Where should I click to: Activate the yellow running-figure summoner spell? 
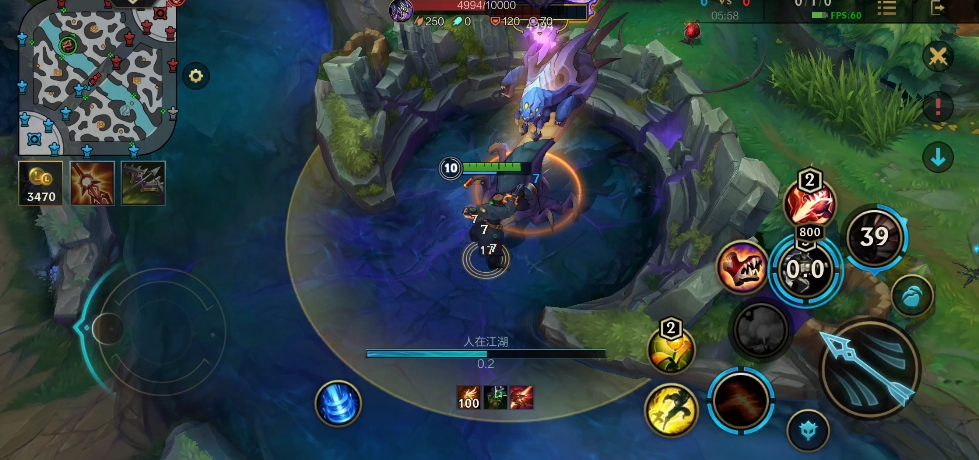point(671,410)
